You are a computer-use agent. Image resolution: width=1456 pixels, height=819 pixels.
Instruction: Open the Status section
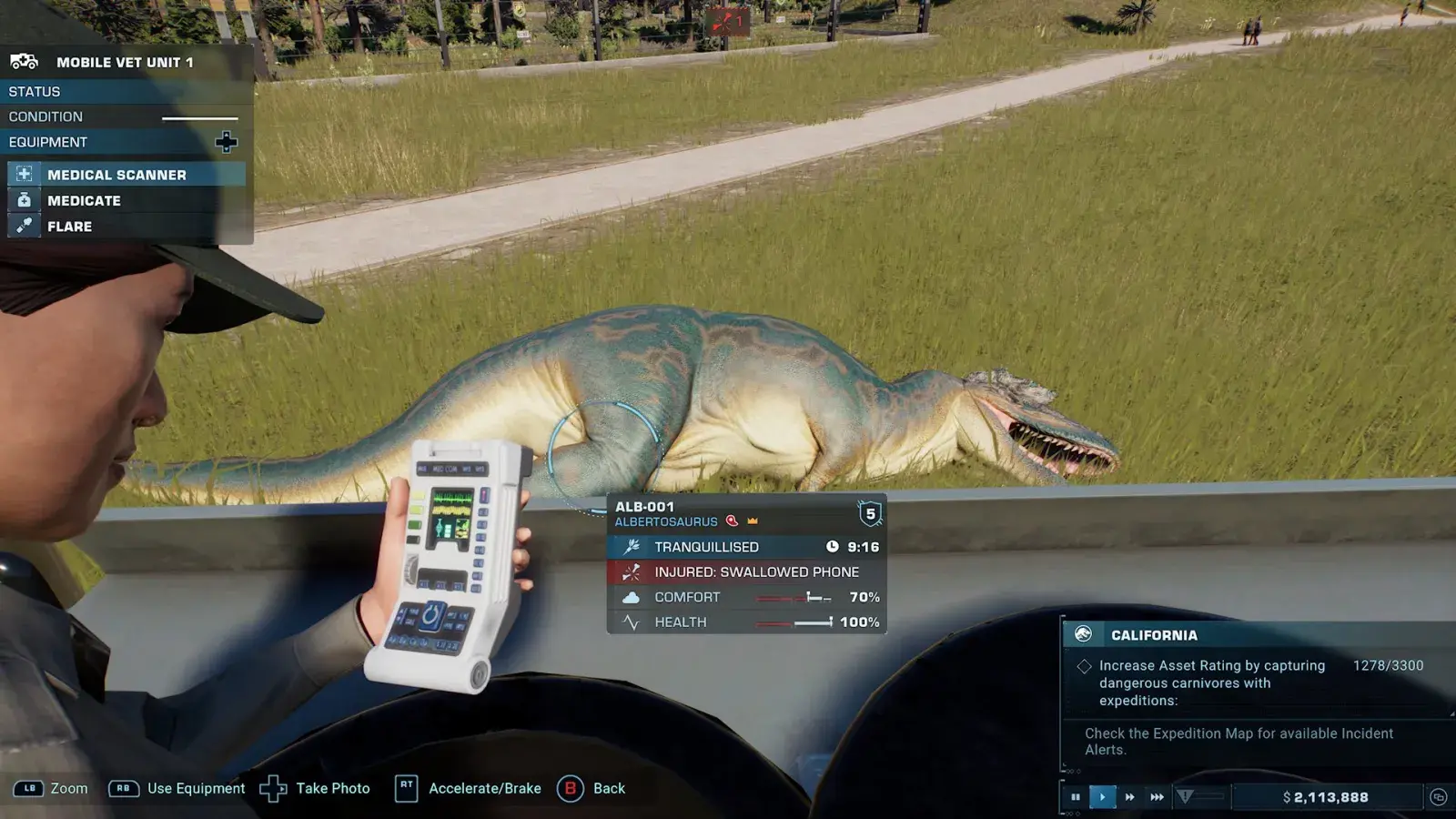[35, 92]
